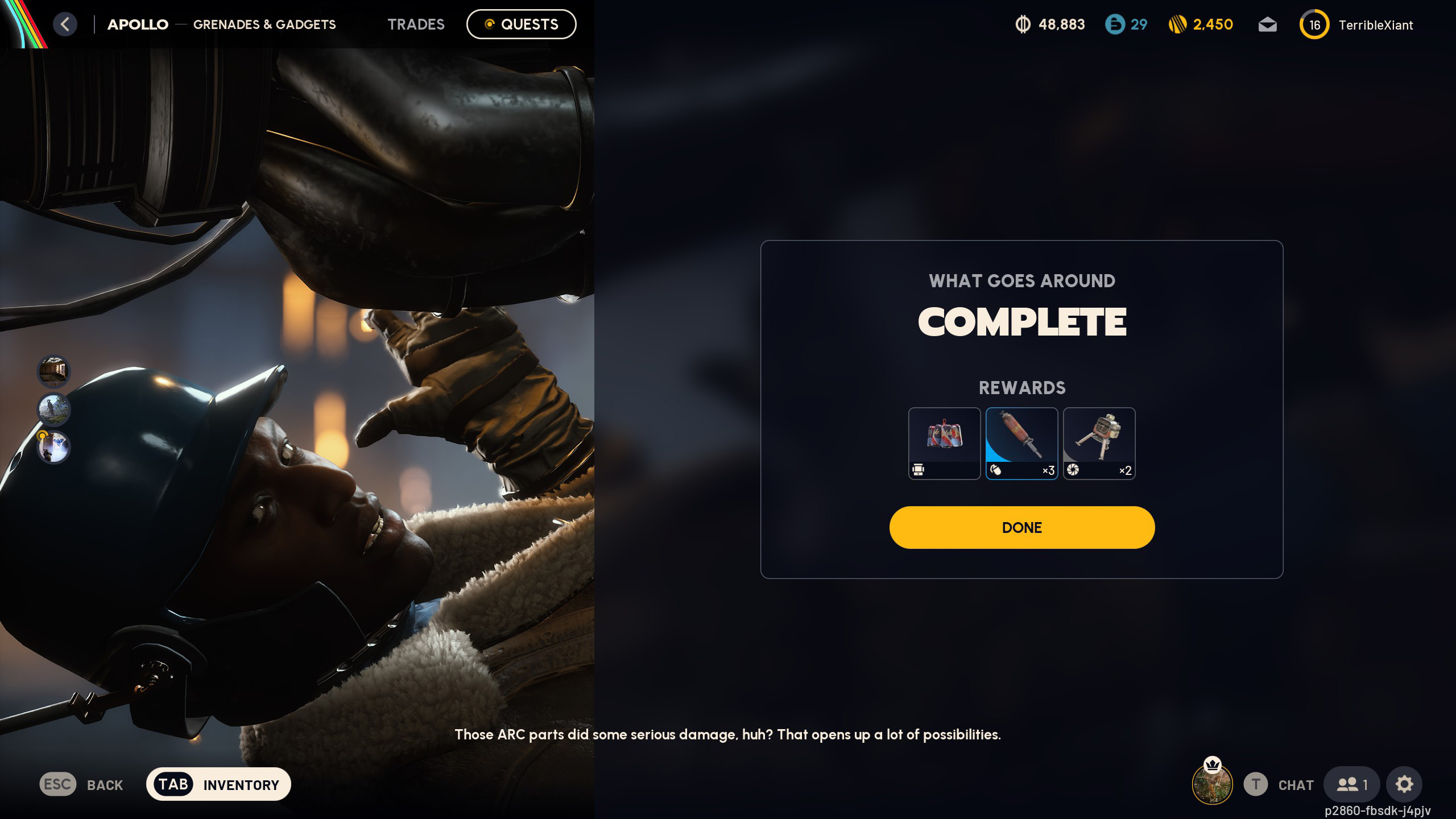Inspect the tripod gadget reward slot

tap(1099, 443)
